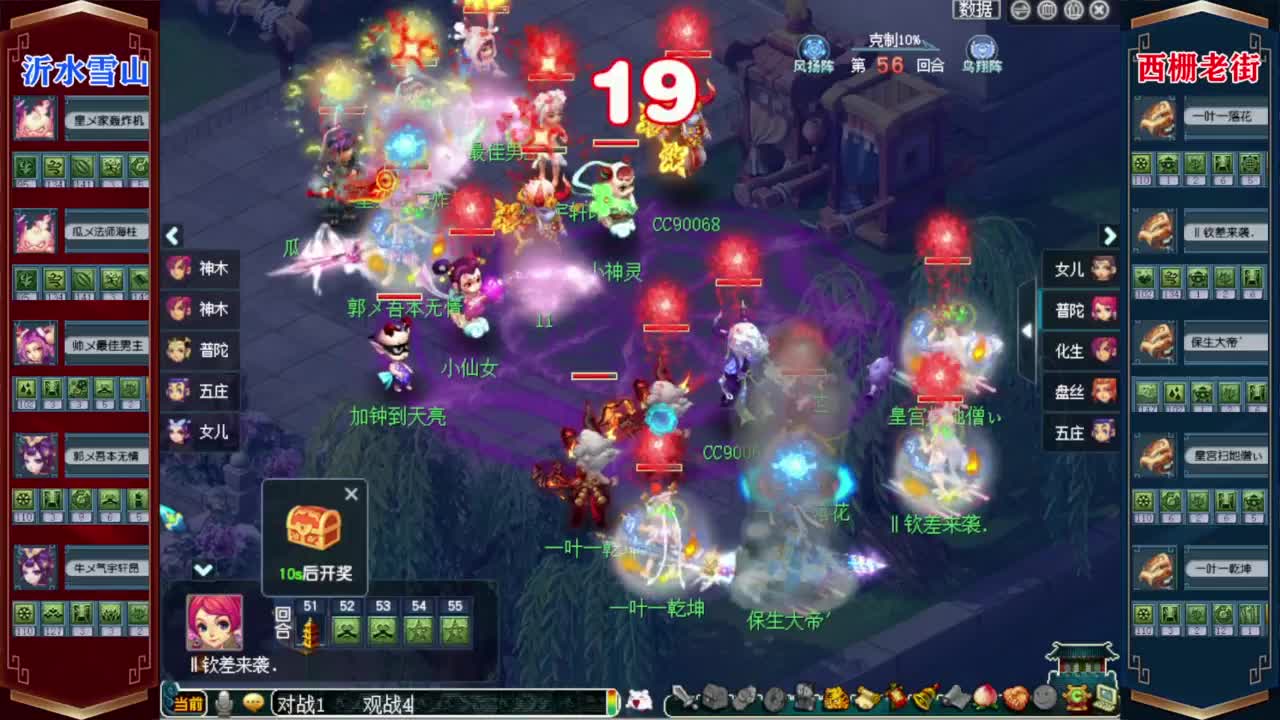Click the chat input field at the bottom
1280x720 pixels.
tap(520, 702)
